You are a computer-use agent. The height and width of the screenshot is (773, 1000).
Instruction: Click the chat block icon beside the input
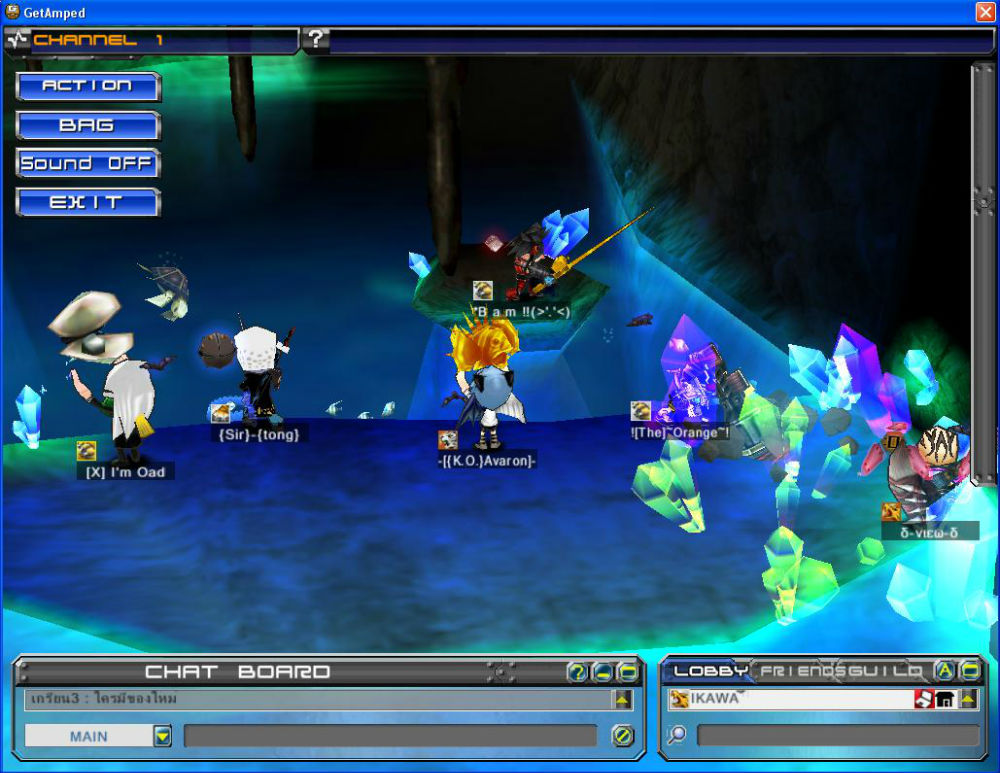pos(622,737)
